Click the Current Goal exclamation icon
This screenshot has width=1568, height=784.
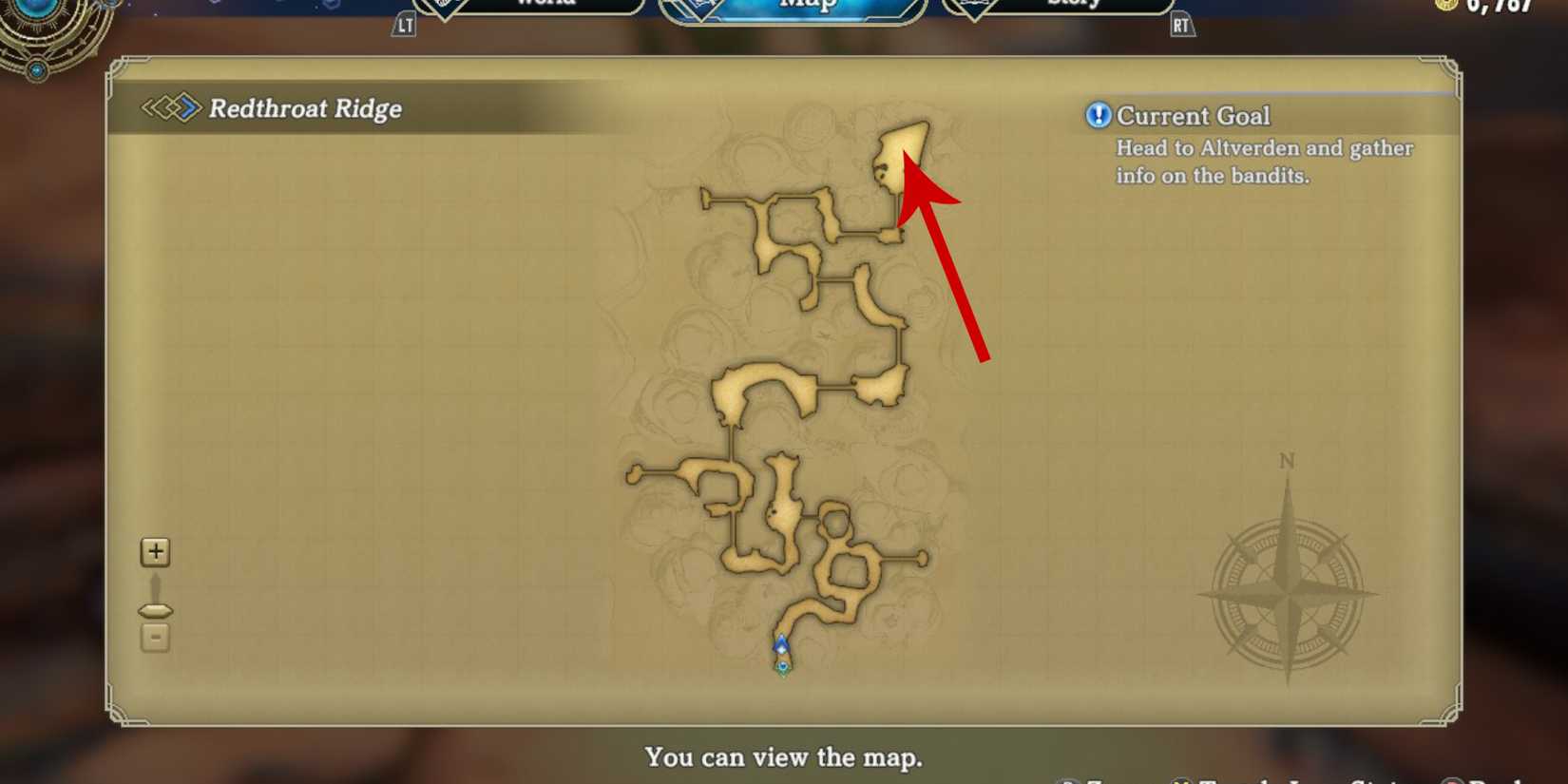[1098, 115]
